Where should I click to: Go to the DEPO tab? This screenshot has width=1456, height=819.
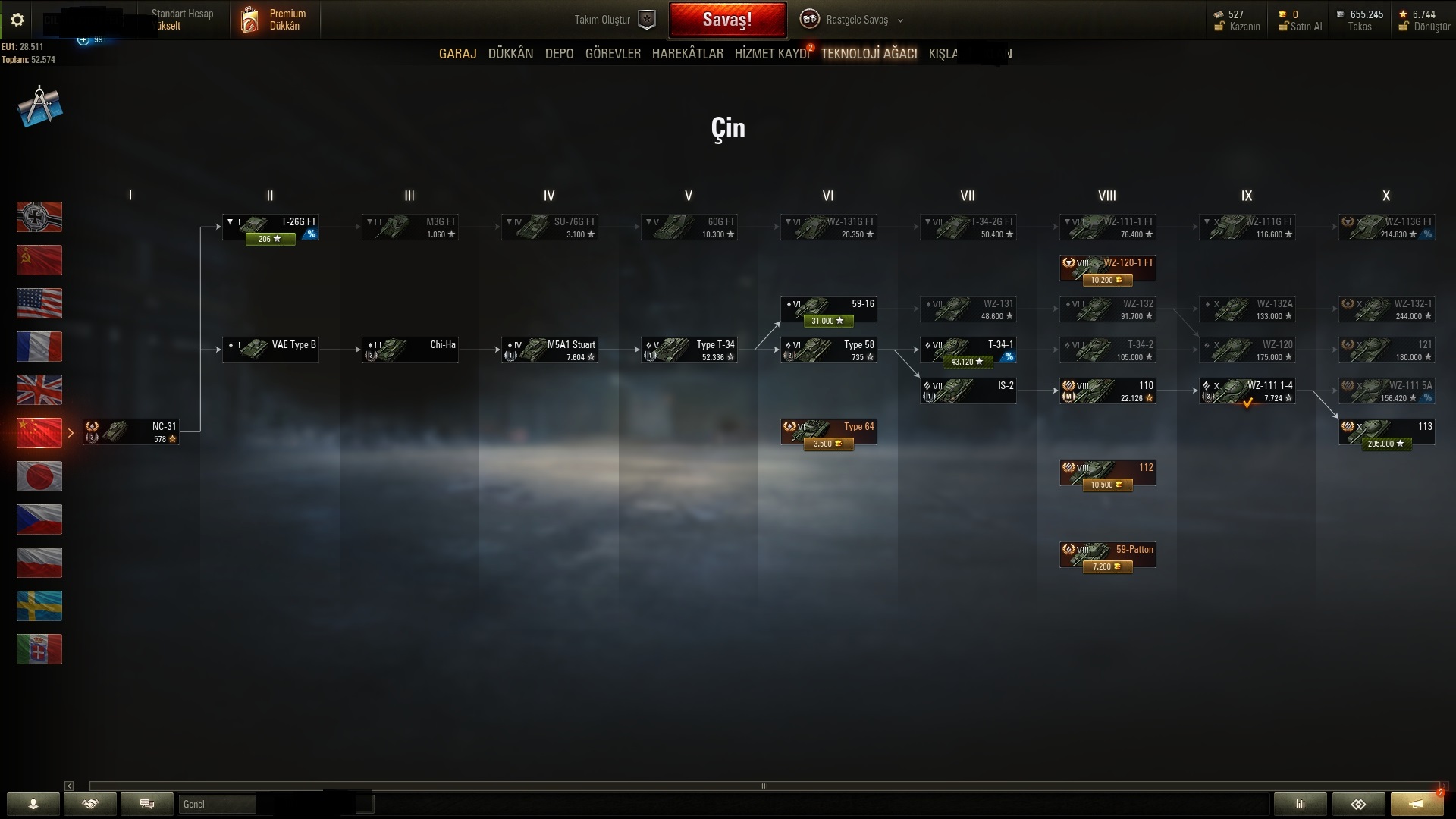[x=559, y=54]
